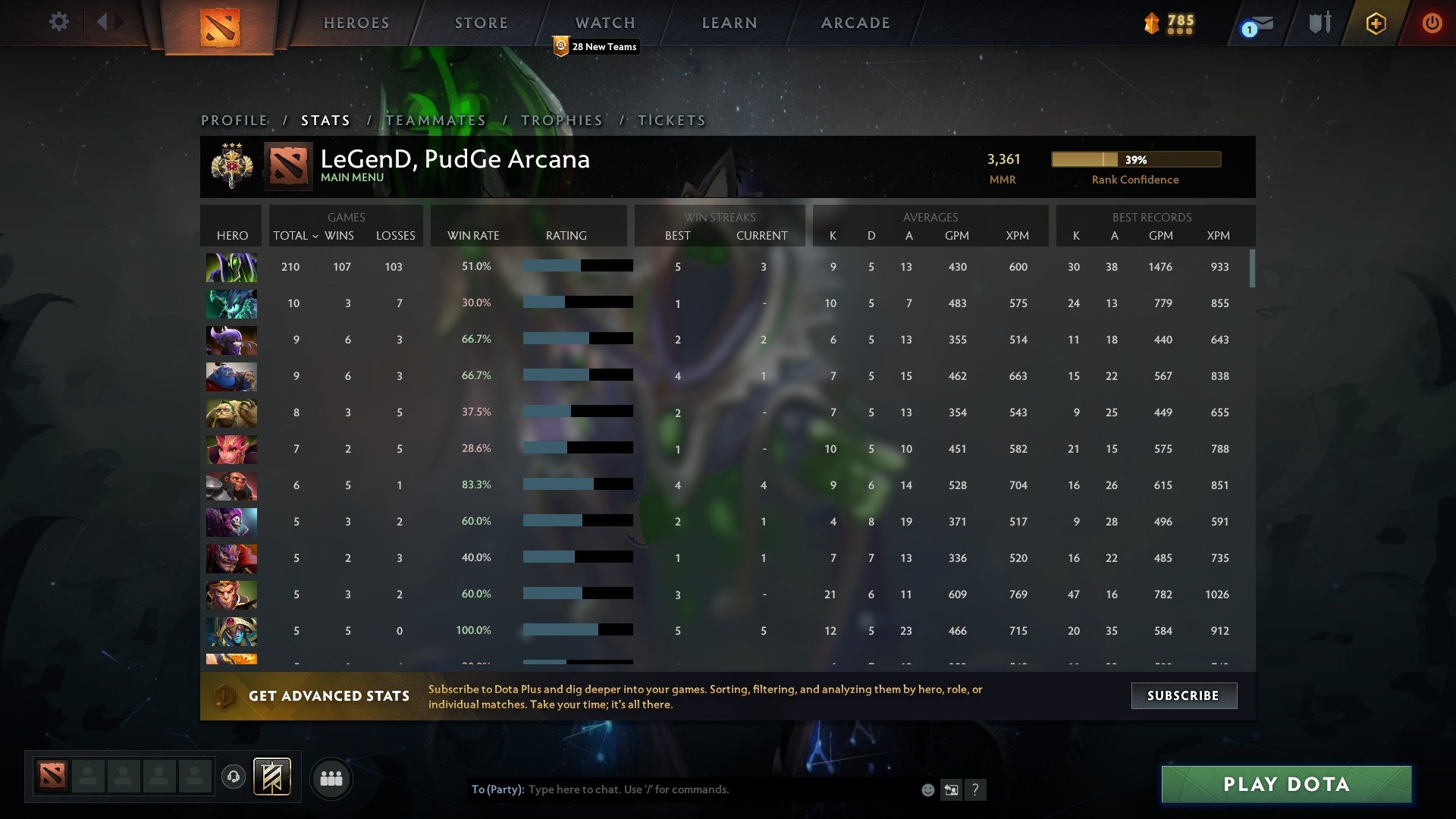
Task: Open the emoticon picker in chat
Action: coord(927,789)
